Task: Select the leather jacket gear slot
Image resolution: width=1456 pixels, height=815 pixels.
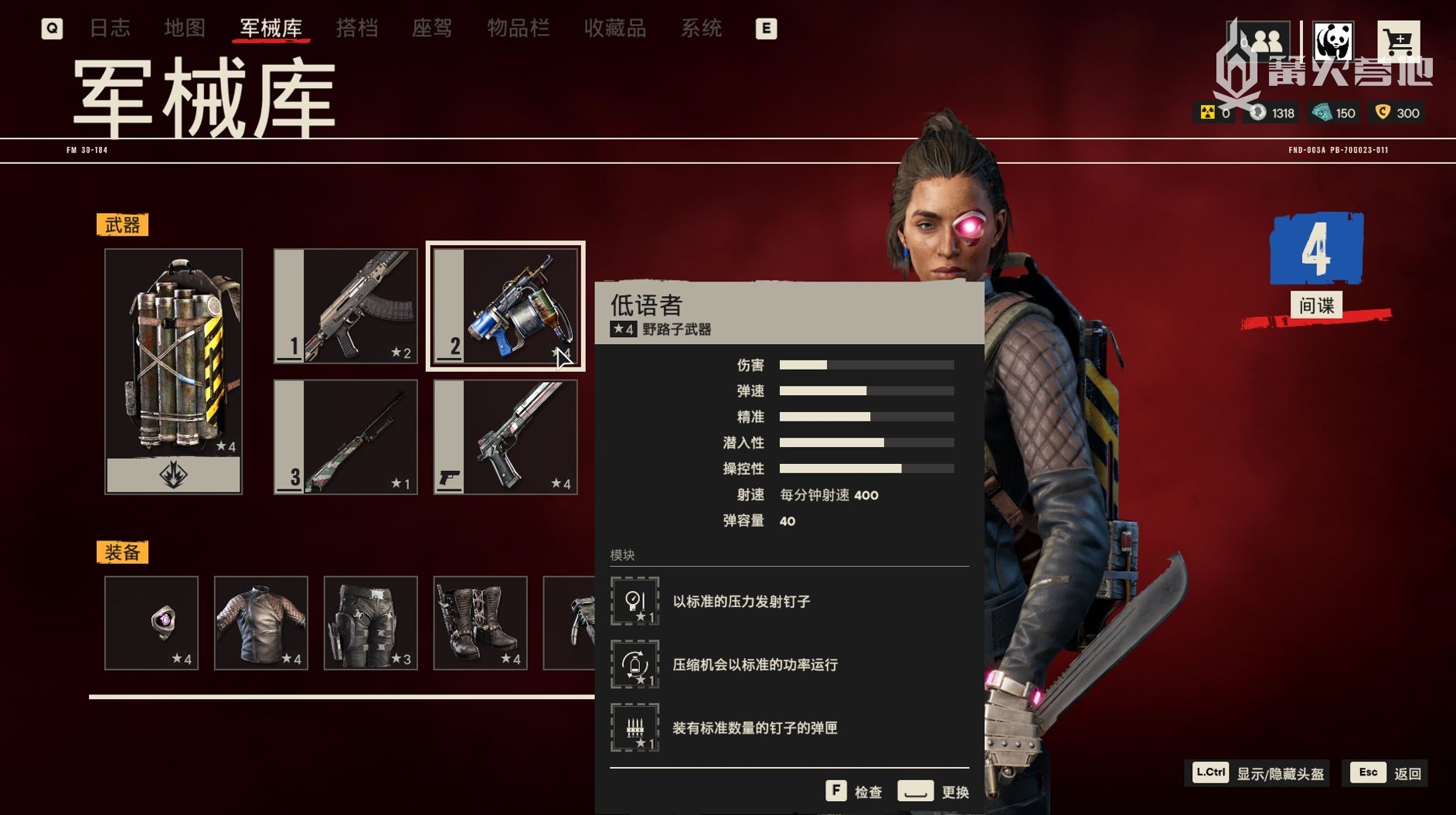Action: click(261, 622)
